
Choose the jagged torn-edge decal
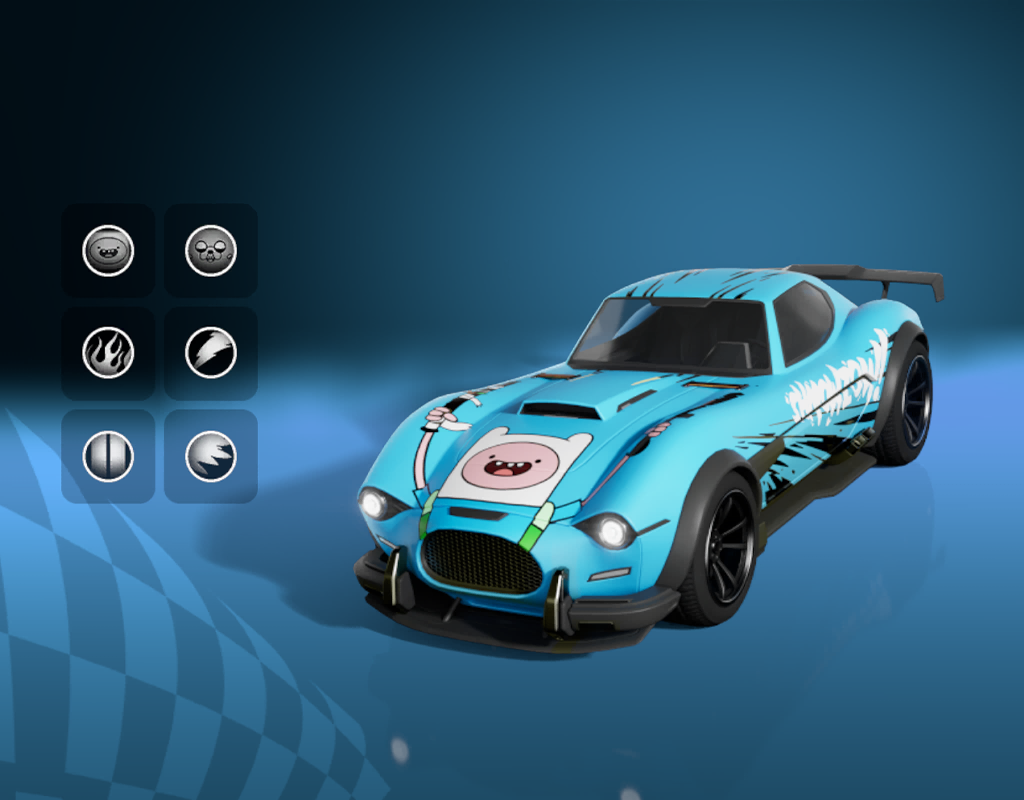tap(211, 456)
